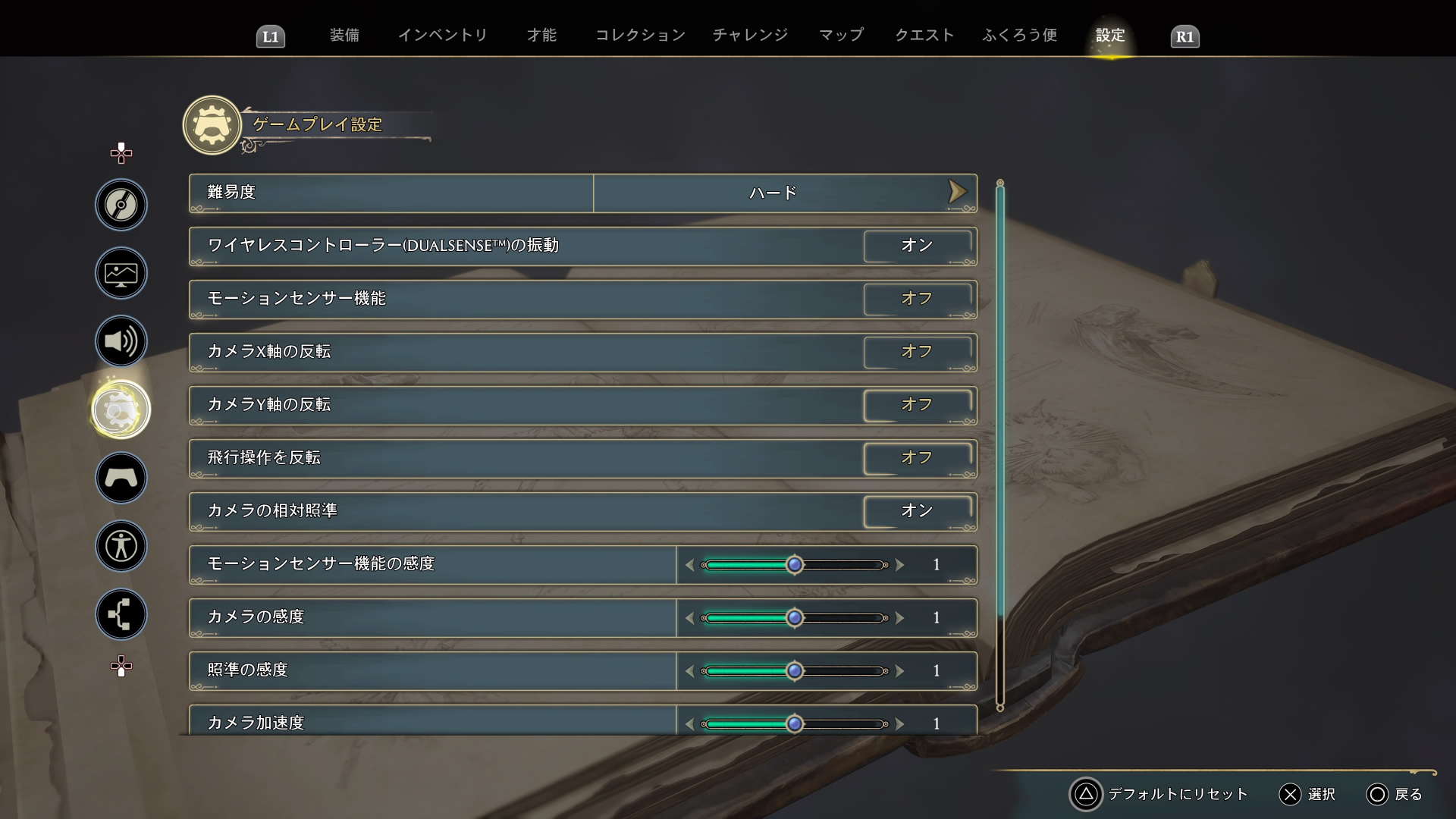1456x819 pixels.
Task: Open the display settings icon in sidebar
Action: [121, 273]
